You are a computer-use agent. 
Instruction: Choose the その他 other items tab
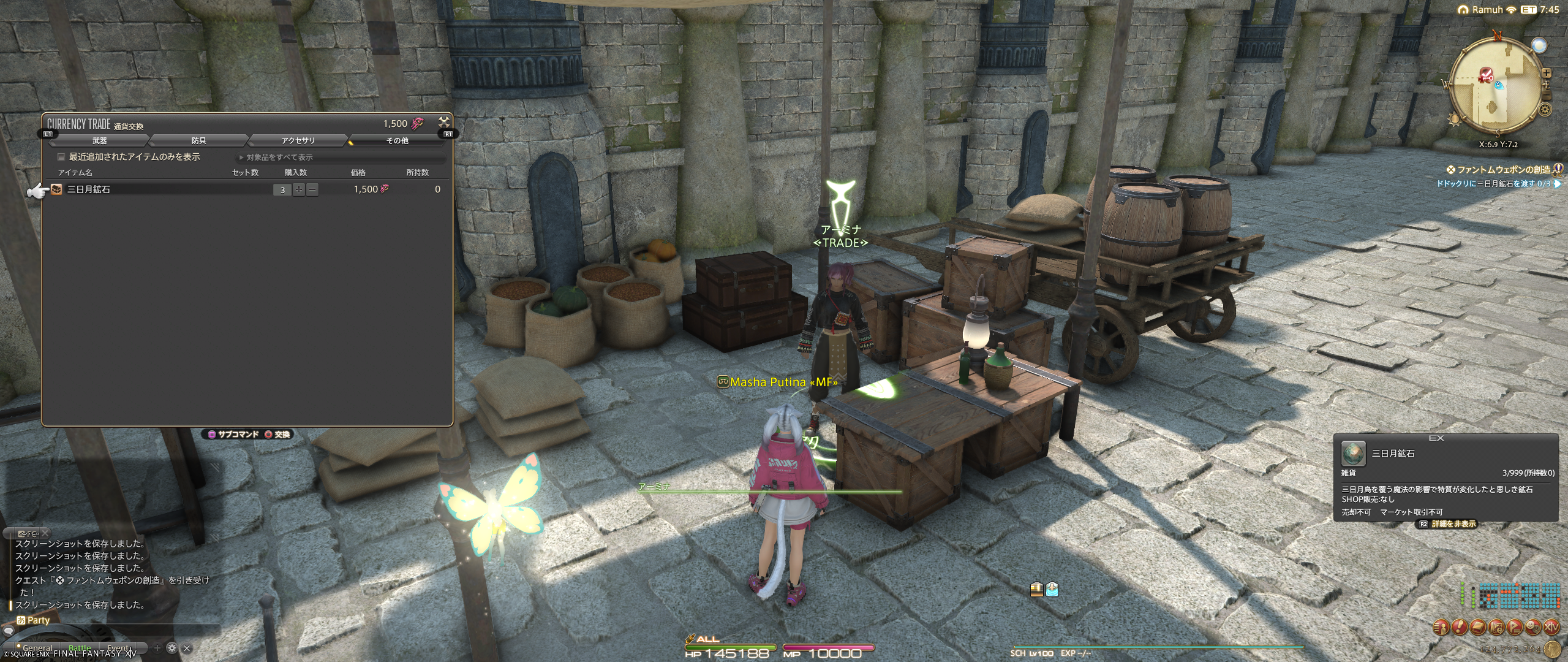tap(397, 141)
